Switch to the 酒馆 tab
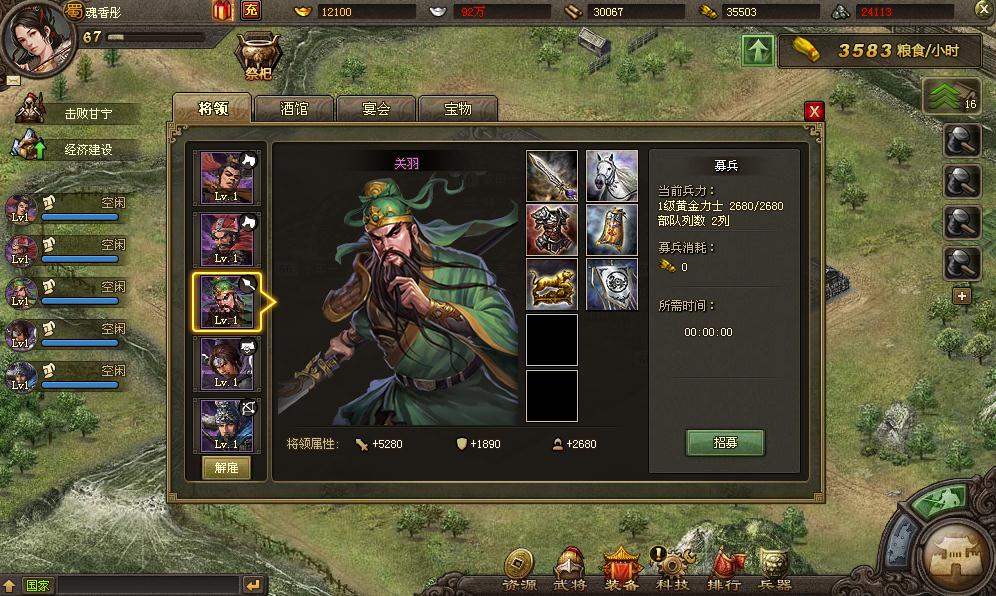The height and width of the screenshot is (596, 996). coord(294,109)
